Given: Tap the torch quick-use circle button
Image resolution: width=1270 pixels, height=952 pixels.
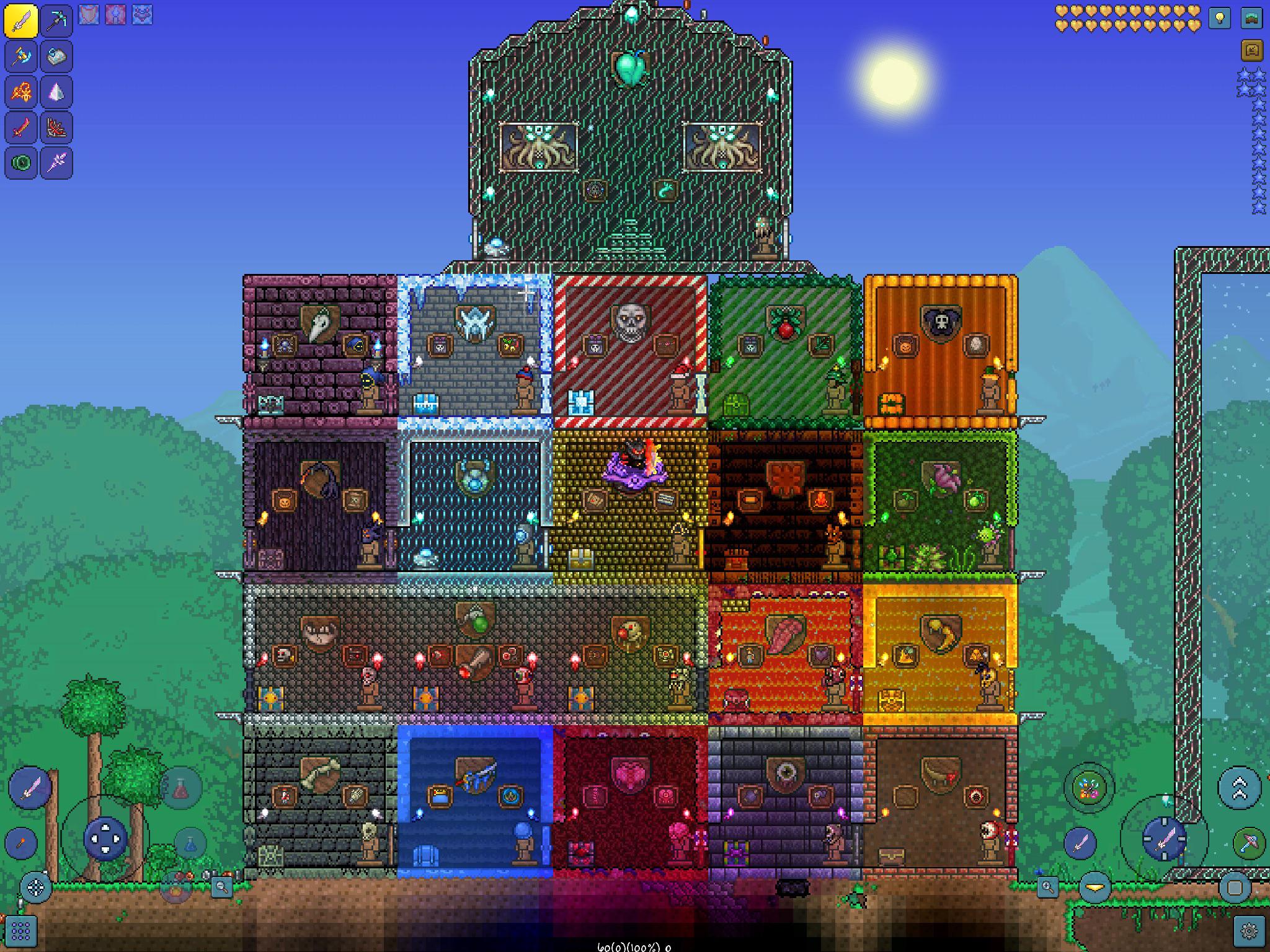Looking at the screenshot, I should click(21, 842).
